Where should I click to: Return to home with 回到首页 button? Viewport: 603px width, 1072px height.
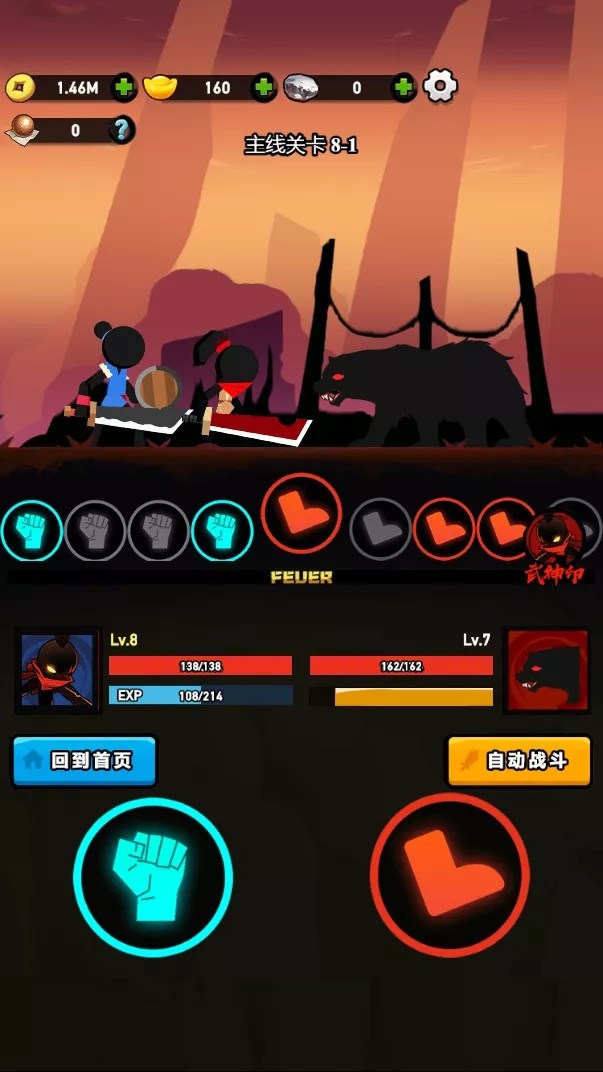[x=85, y=761]
